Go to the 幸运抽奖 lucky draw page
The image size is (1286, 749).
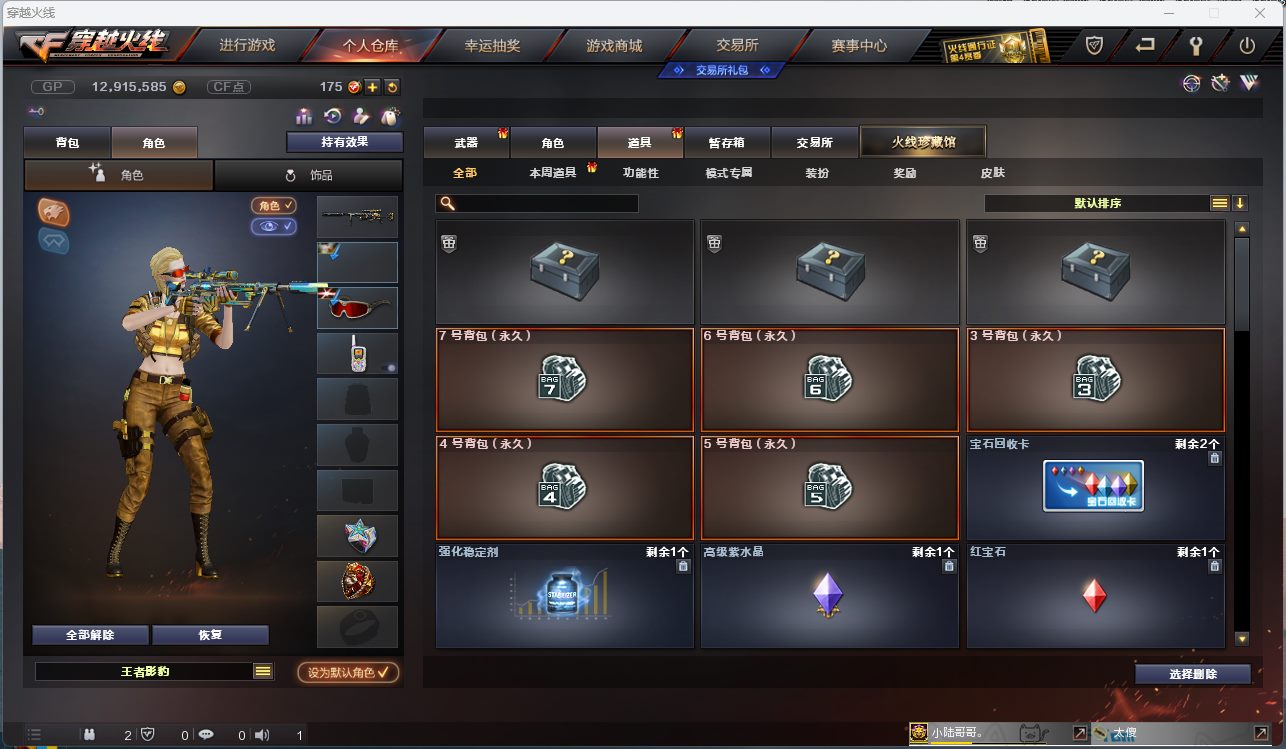coord(493,46)
